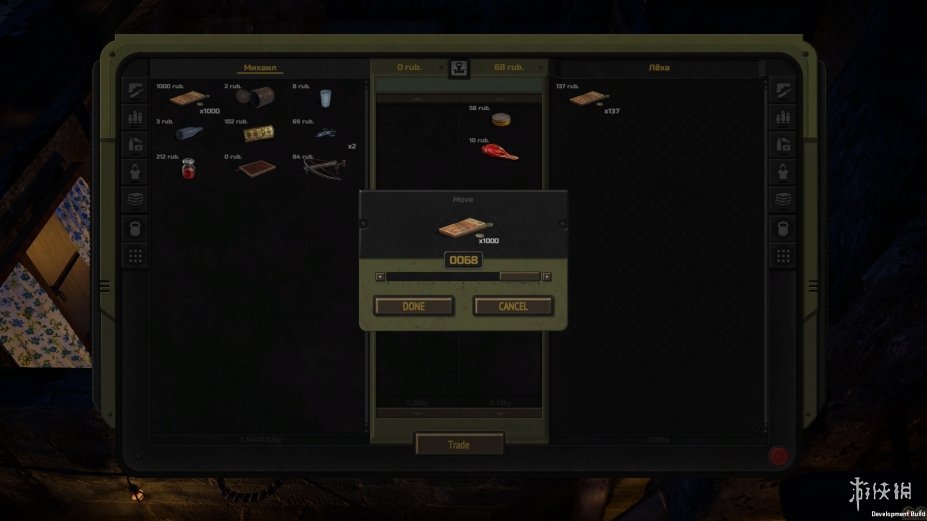927x521 pixels.
Task: Click the balance scale icon between rub totals
Action: point(459,68)
